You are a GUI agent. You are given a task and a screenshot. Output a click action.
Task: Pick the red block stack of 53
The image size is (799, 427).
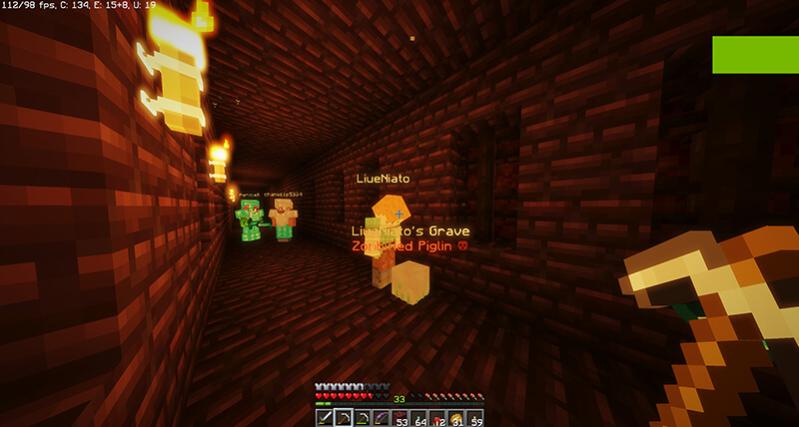point(399,416)
